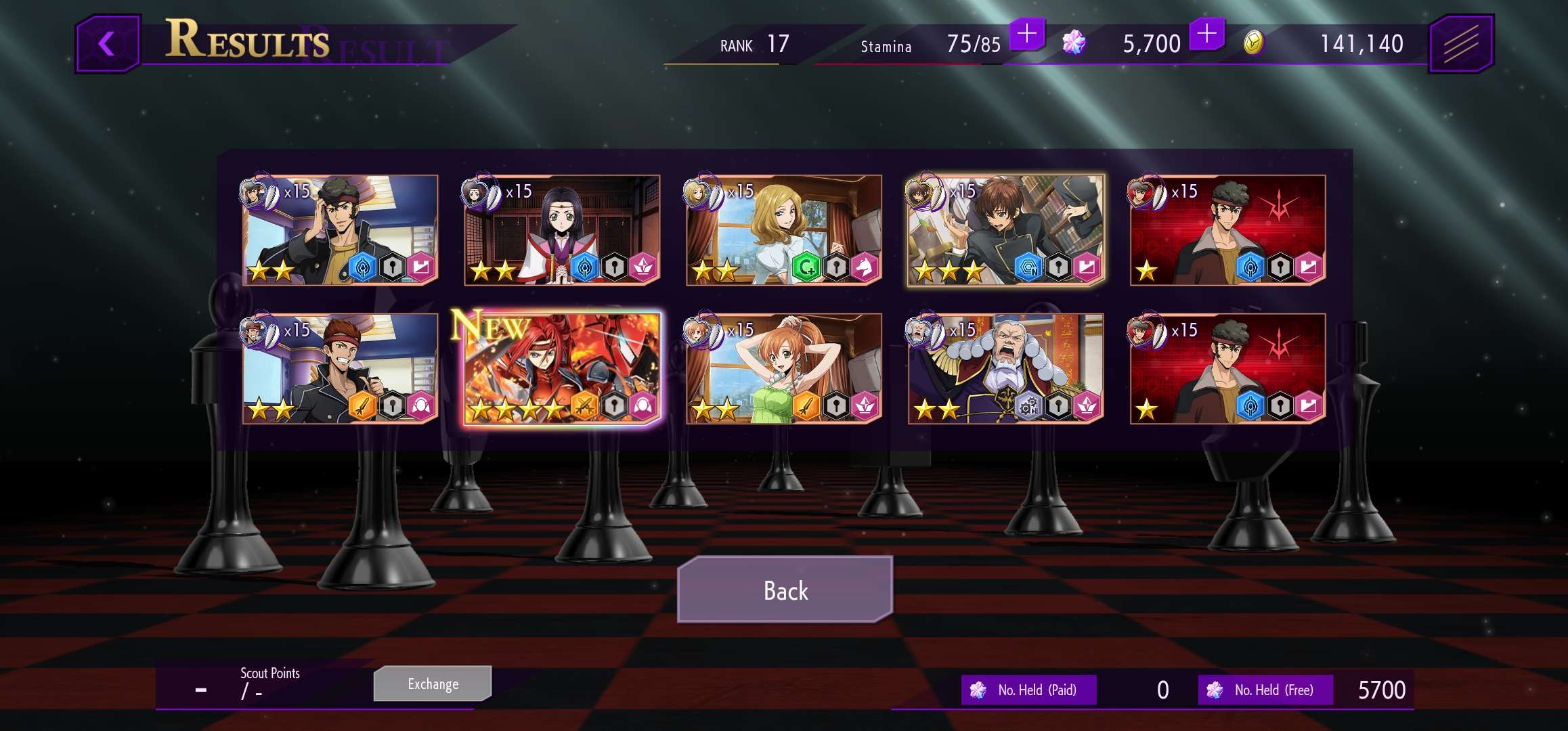Image resolution: width=1568 pixels, height=731 pixels.
Task: Open the Scout Points Exchange
Action: [433, 684]
